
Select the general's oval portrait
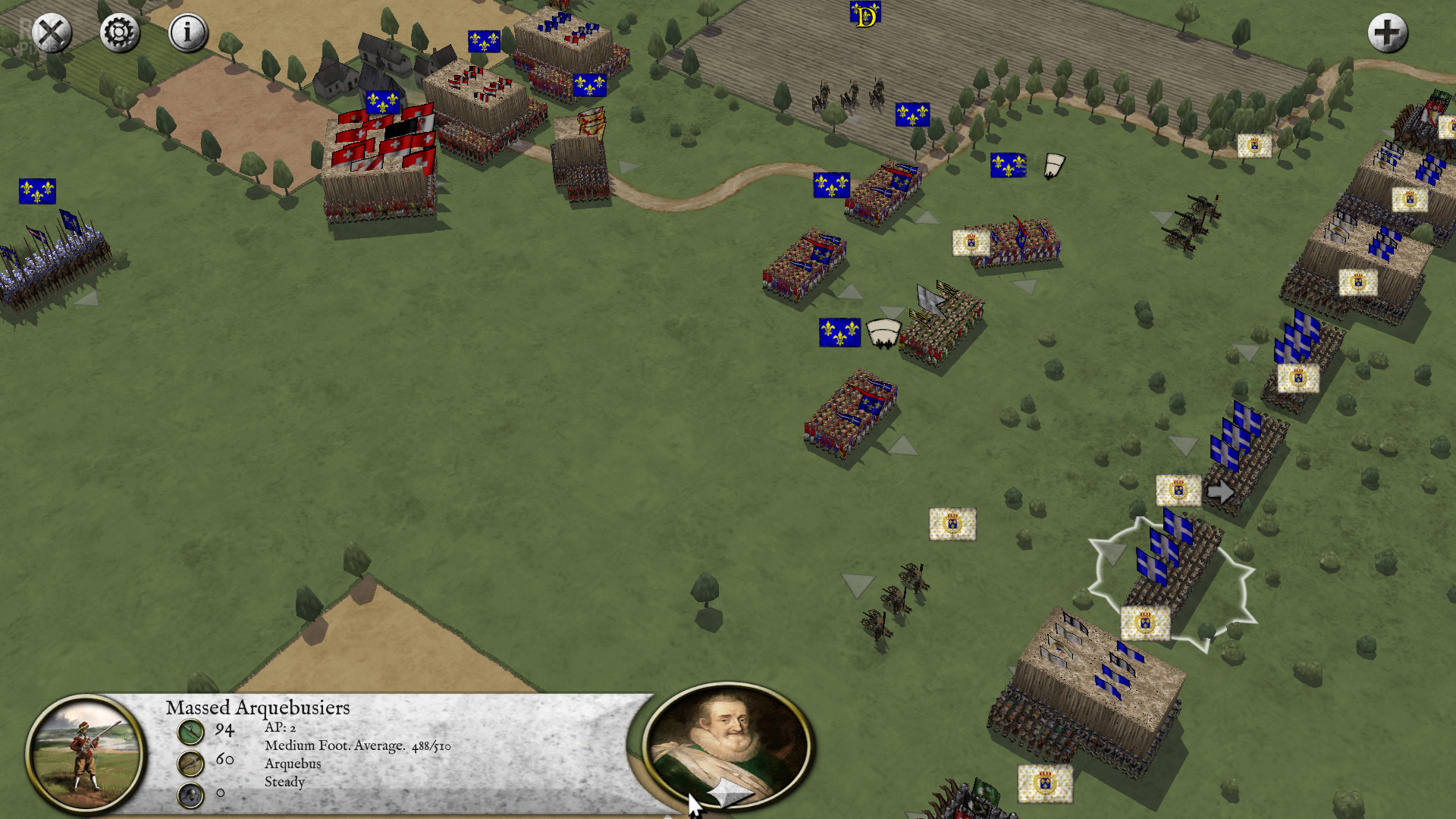click(728, 739)
